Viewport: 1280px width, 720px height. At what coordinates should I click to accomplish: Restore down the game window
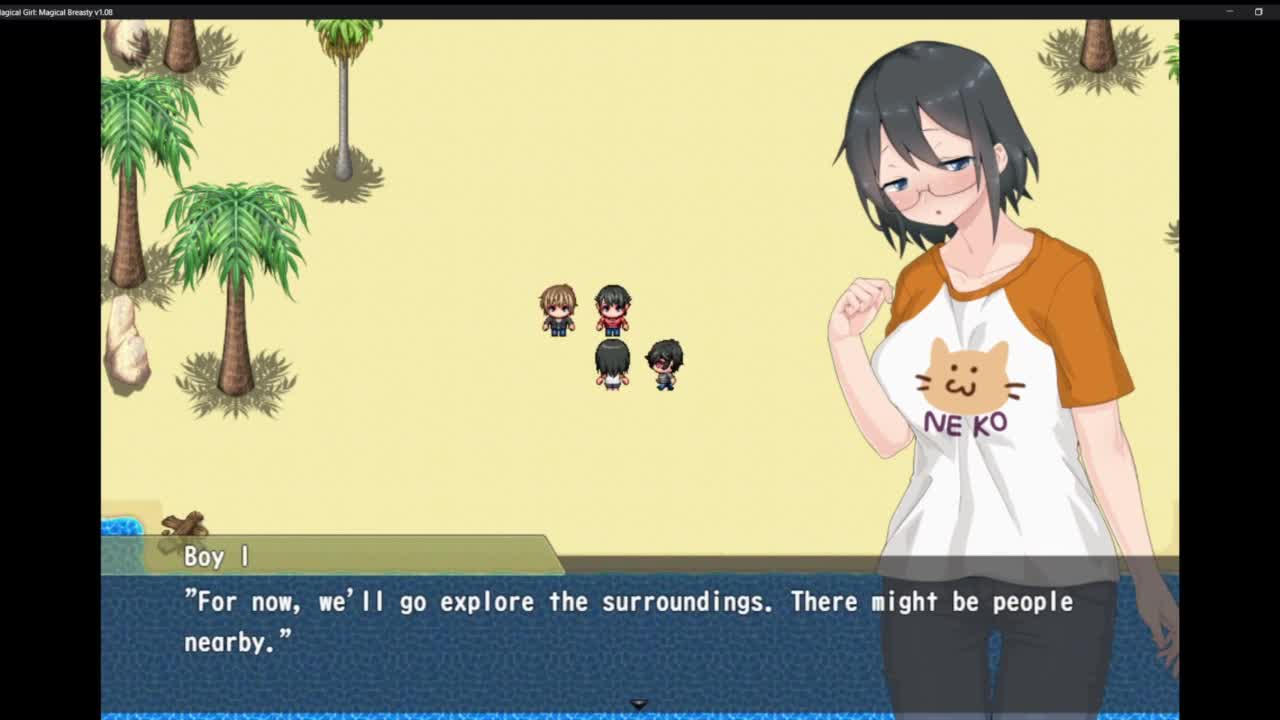[x=1258, y=12]
